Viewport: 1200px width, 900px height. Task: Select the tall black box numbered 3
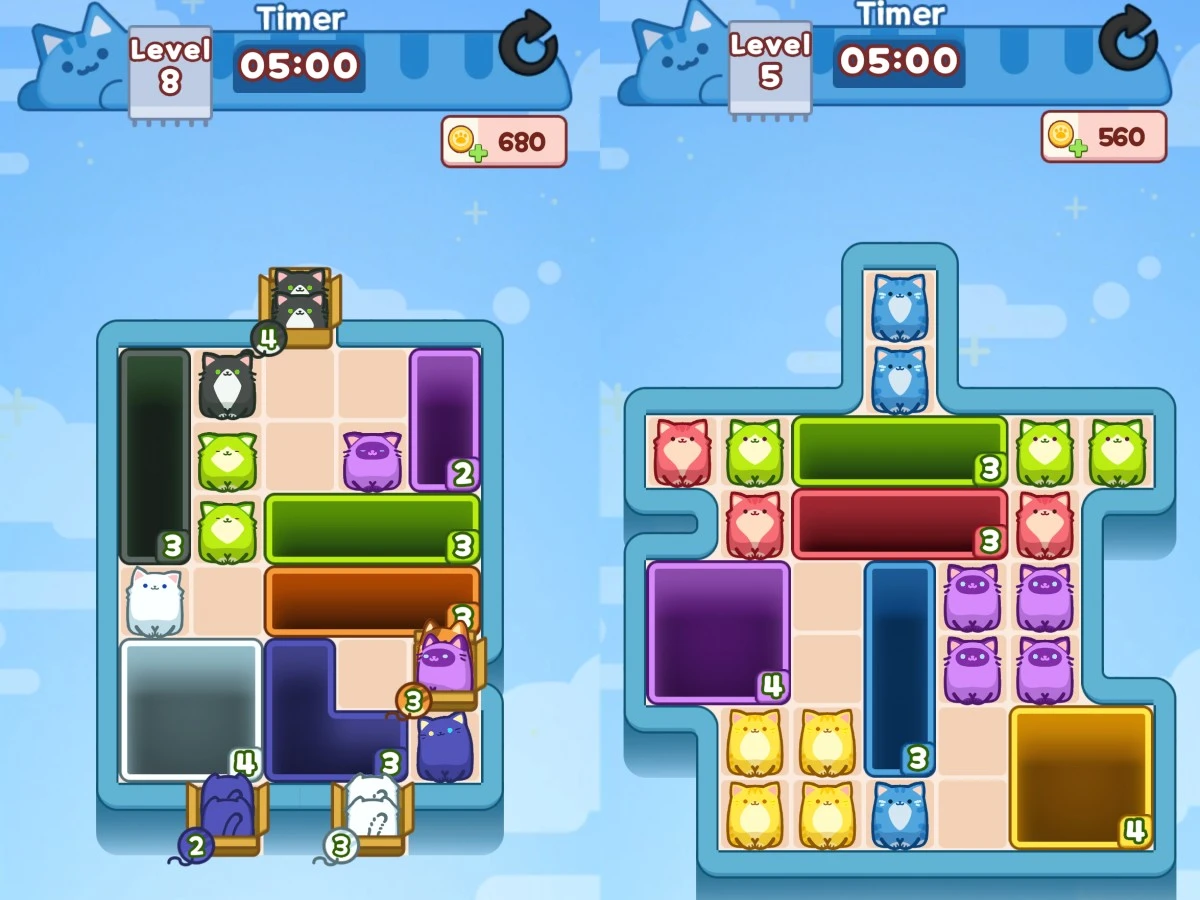tap(155, 455)
